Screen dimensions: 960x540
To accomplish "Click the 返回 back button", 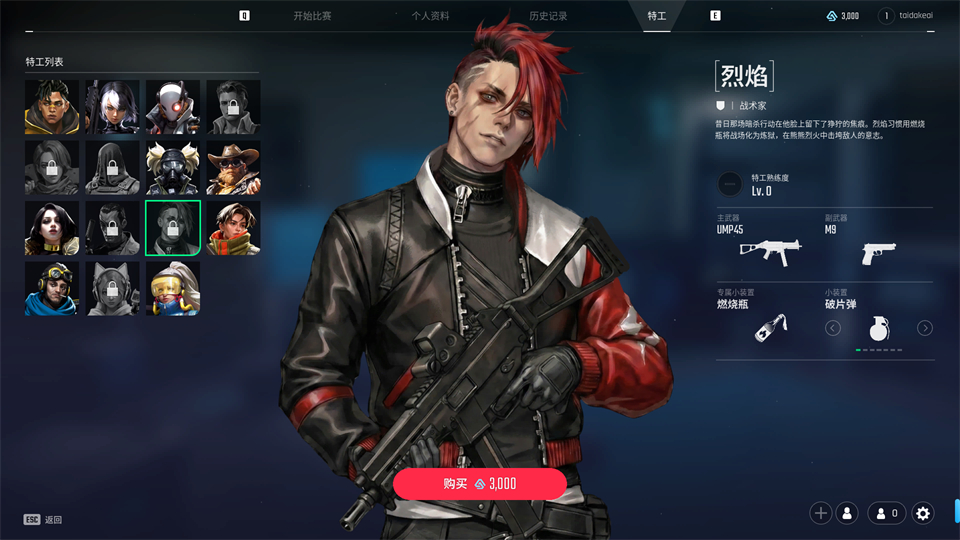I will pos(44,520).
